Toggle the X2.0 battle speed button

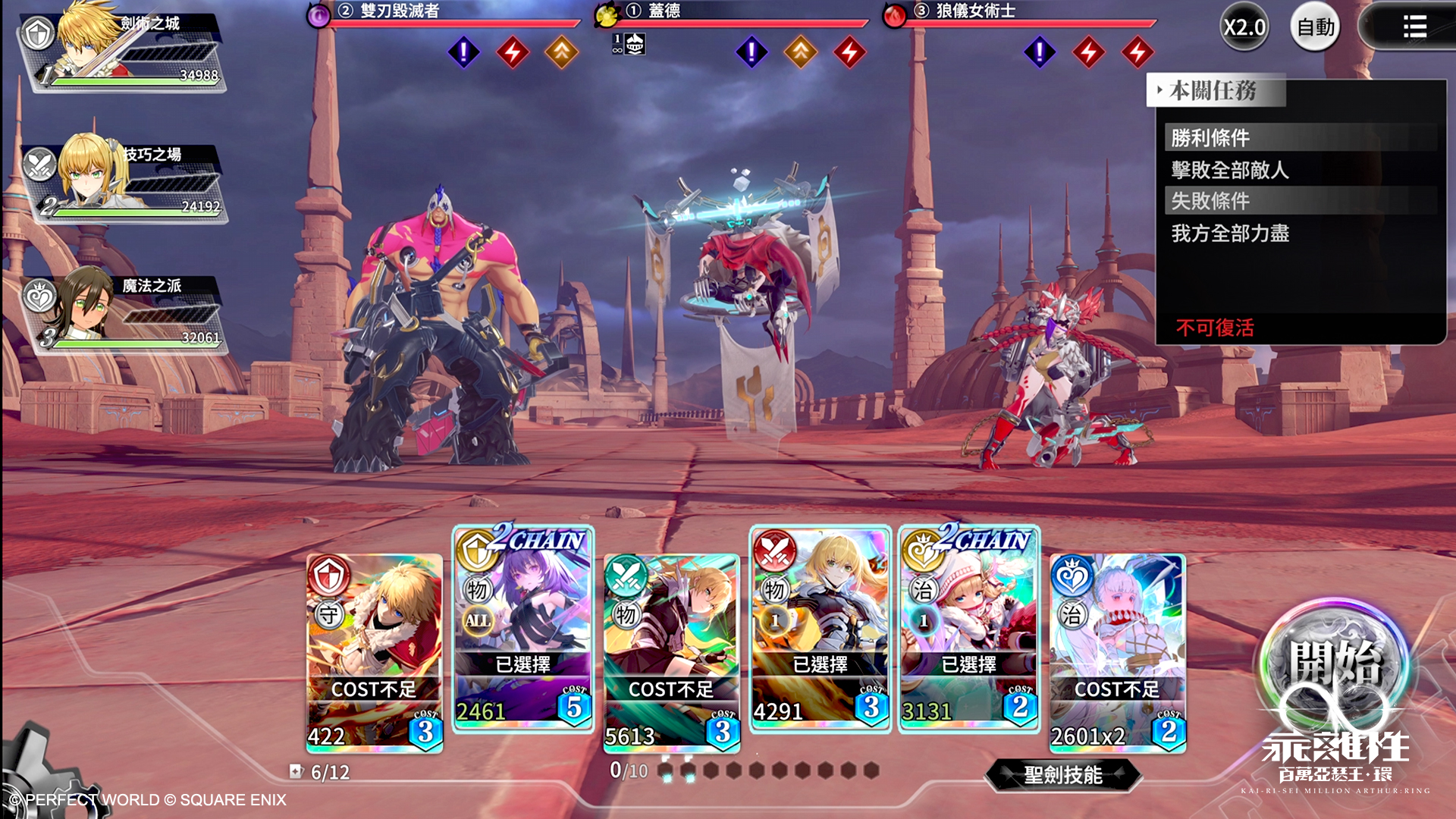[1244, 28]
